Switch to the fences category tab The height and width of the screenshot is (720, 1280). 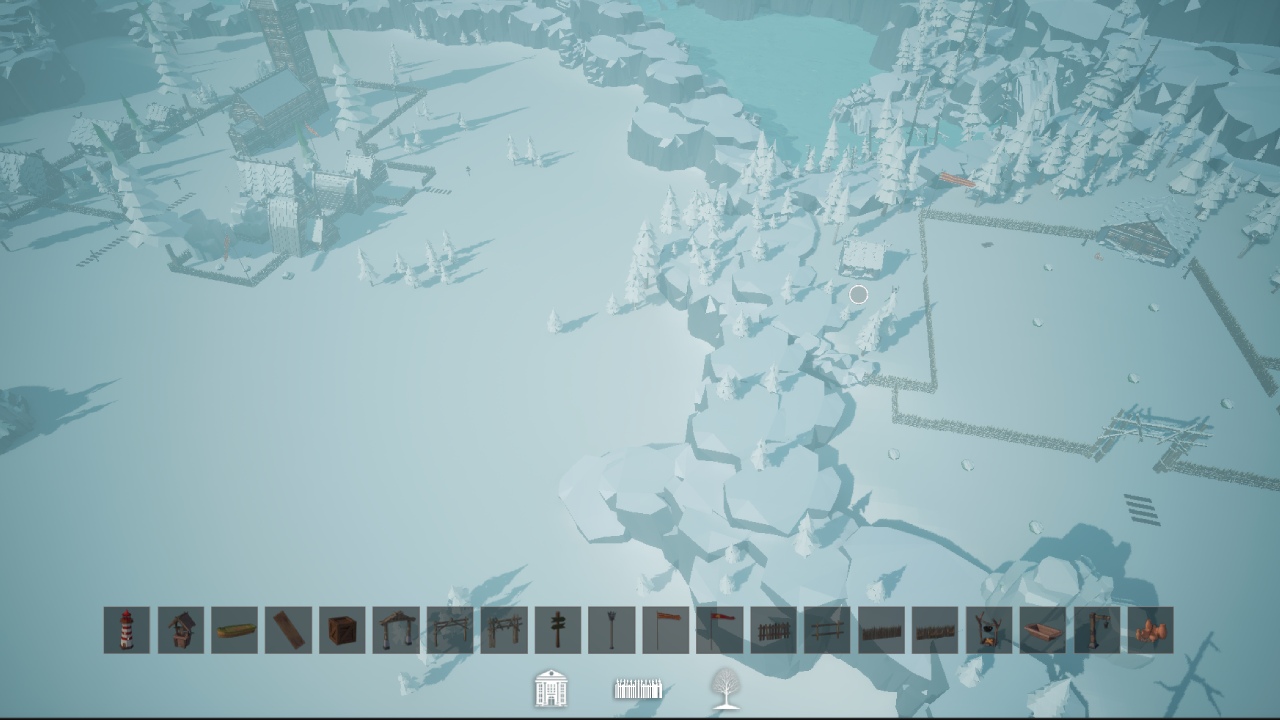pos(637,688)
